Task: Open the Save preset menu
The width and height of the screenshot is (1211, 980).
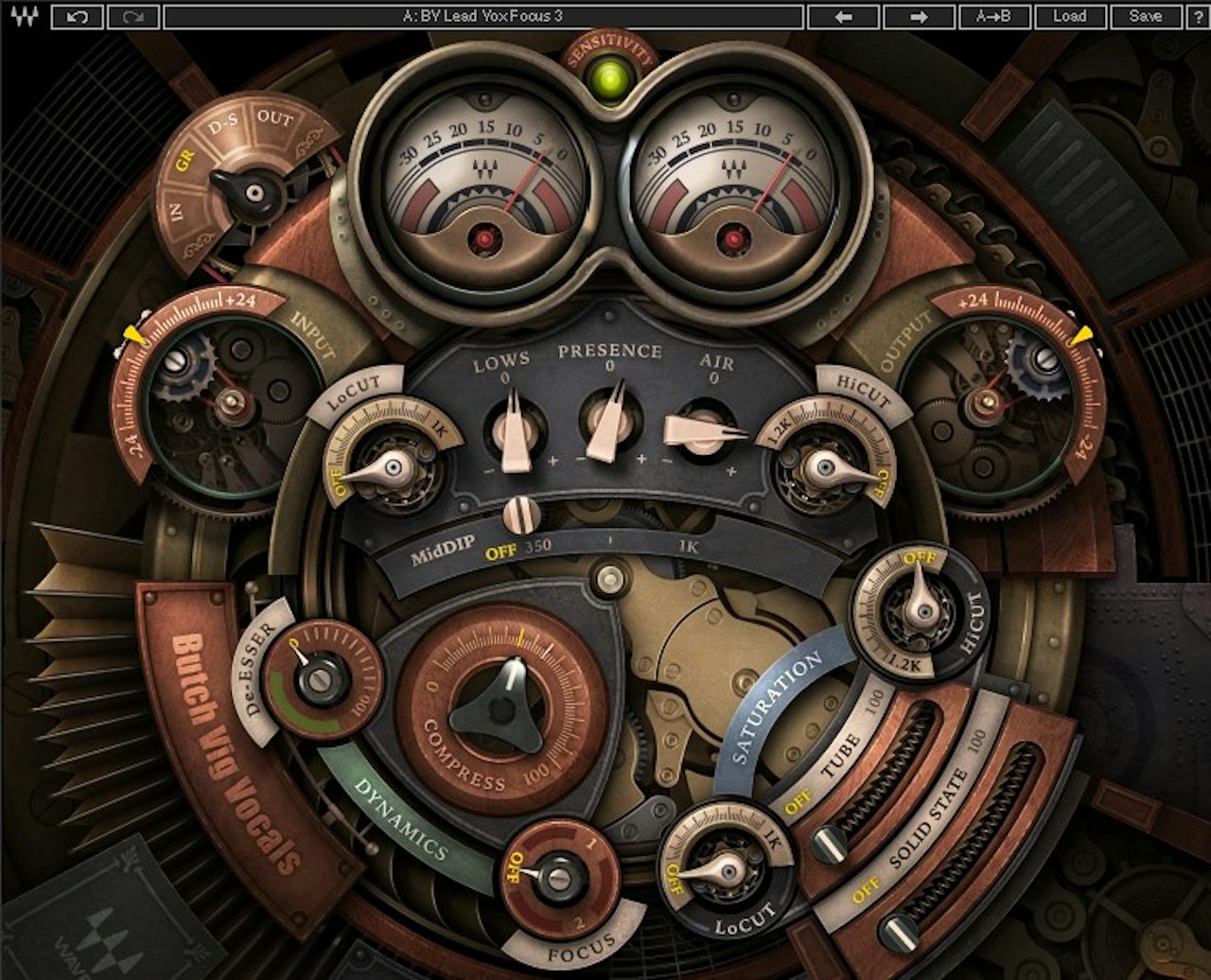Action: (1146, 16)
